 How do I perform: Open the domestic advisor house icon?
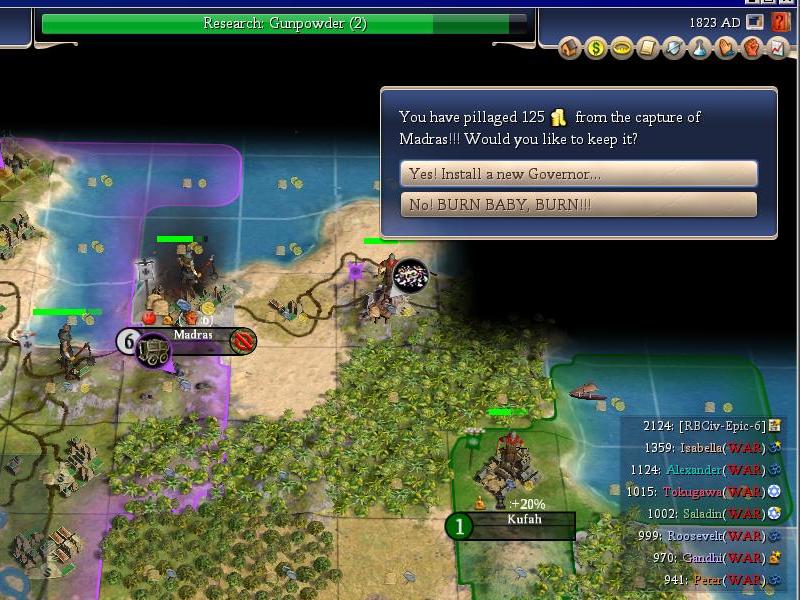[570, 48]
